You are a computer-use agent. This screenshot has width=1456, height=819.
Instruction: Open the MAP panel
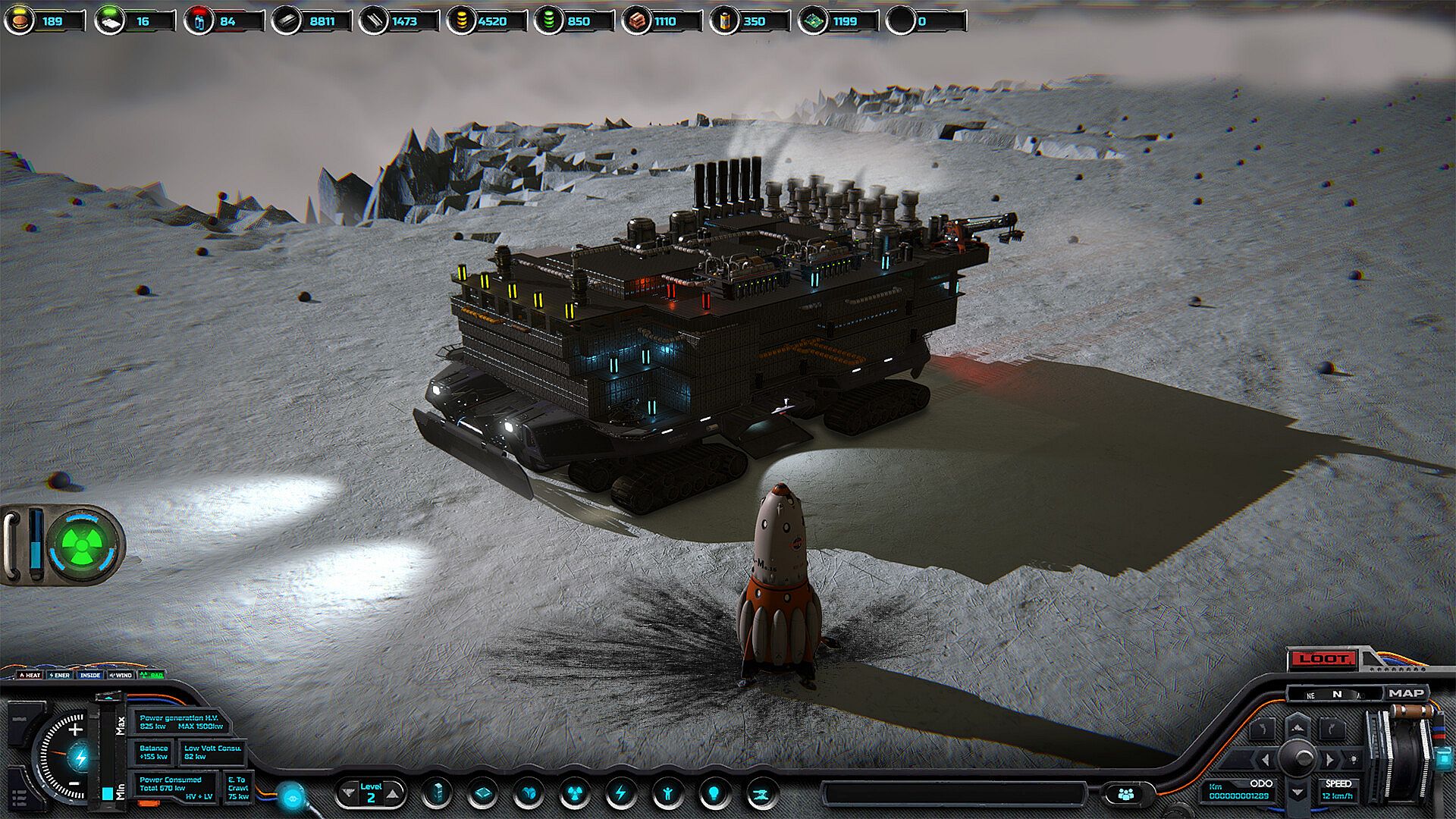pyautogui.click(x=1406, y=693)
